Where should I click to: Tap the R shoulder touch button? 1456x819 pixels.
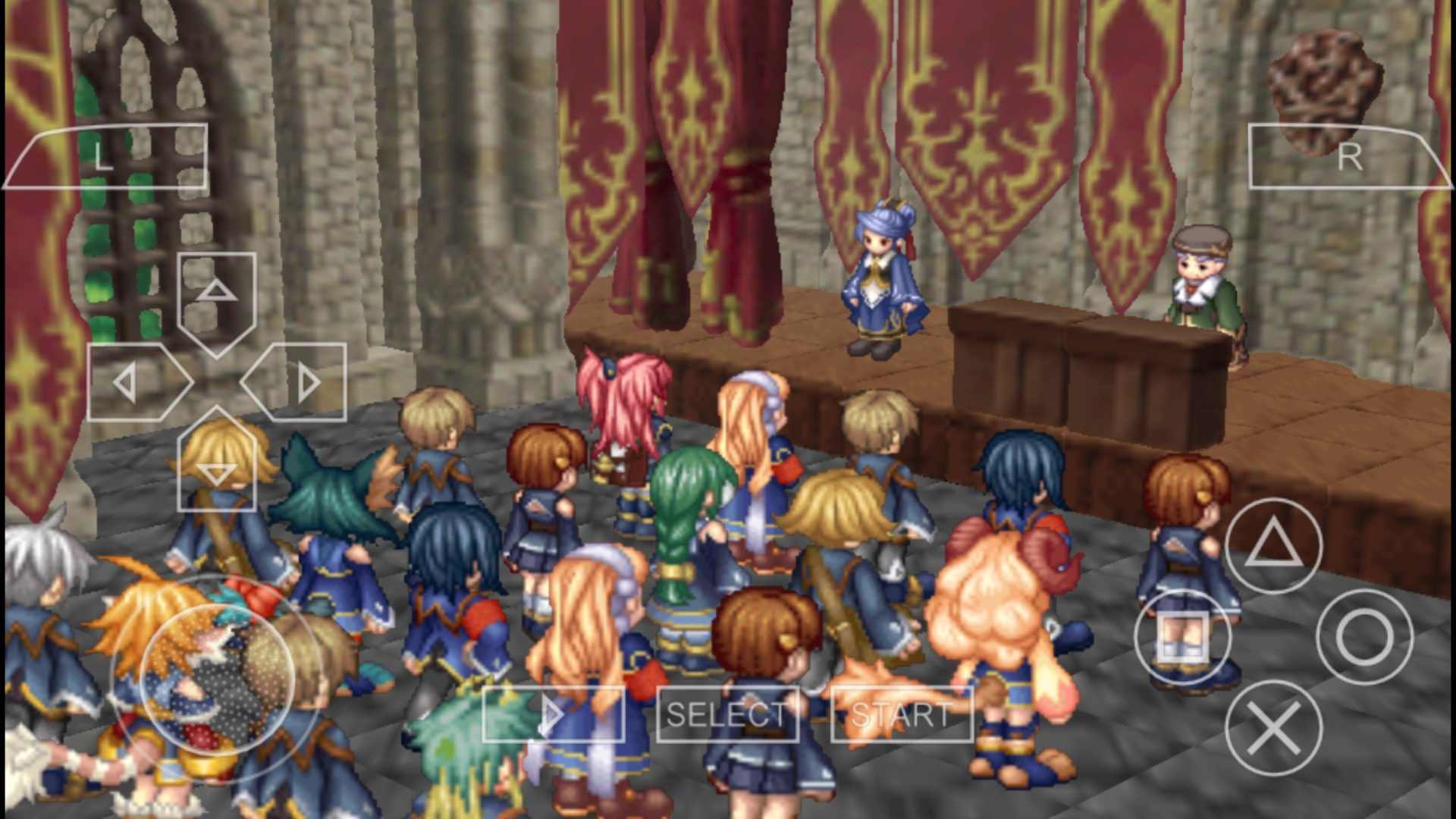[x=1348, y=157]
